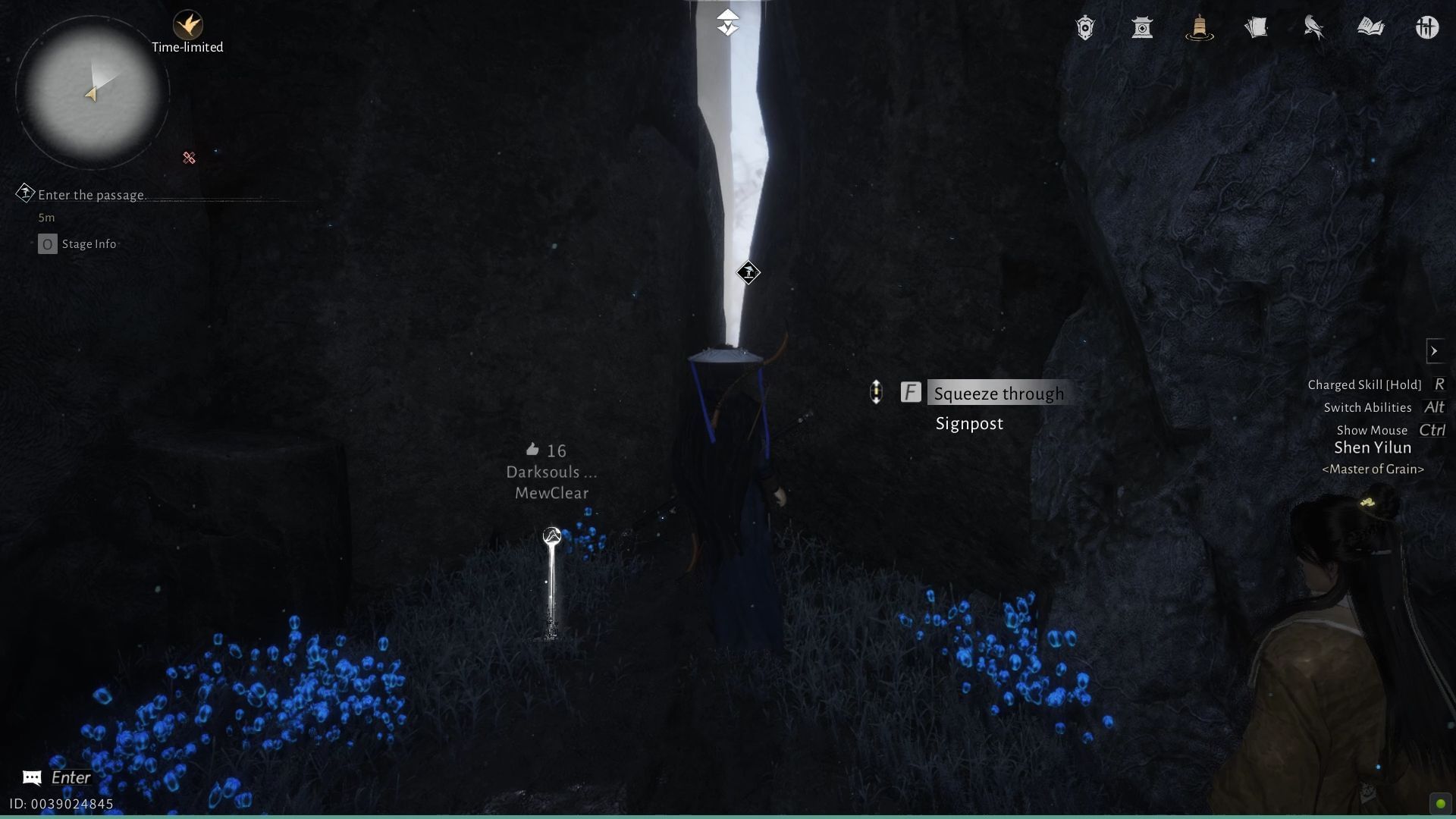1456x819 pixels.
Task: Toggle Show Mouse via the Ctrl indicator
Action: pos(1432,430)
